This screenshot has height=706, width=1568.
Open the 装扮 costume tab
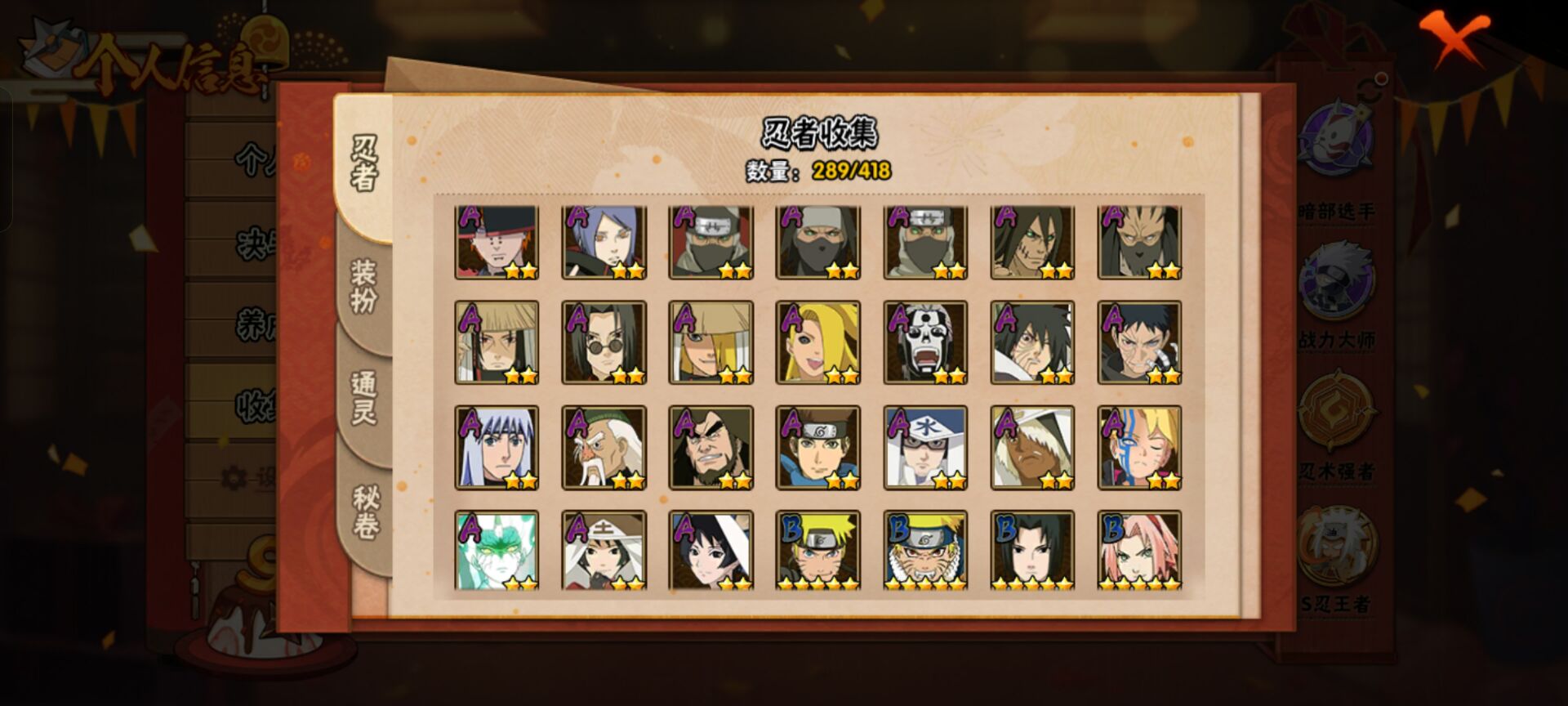click(x=364, y=286)
